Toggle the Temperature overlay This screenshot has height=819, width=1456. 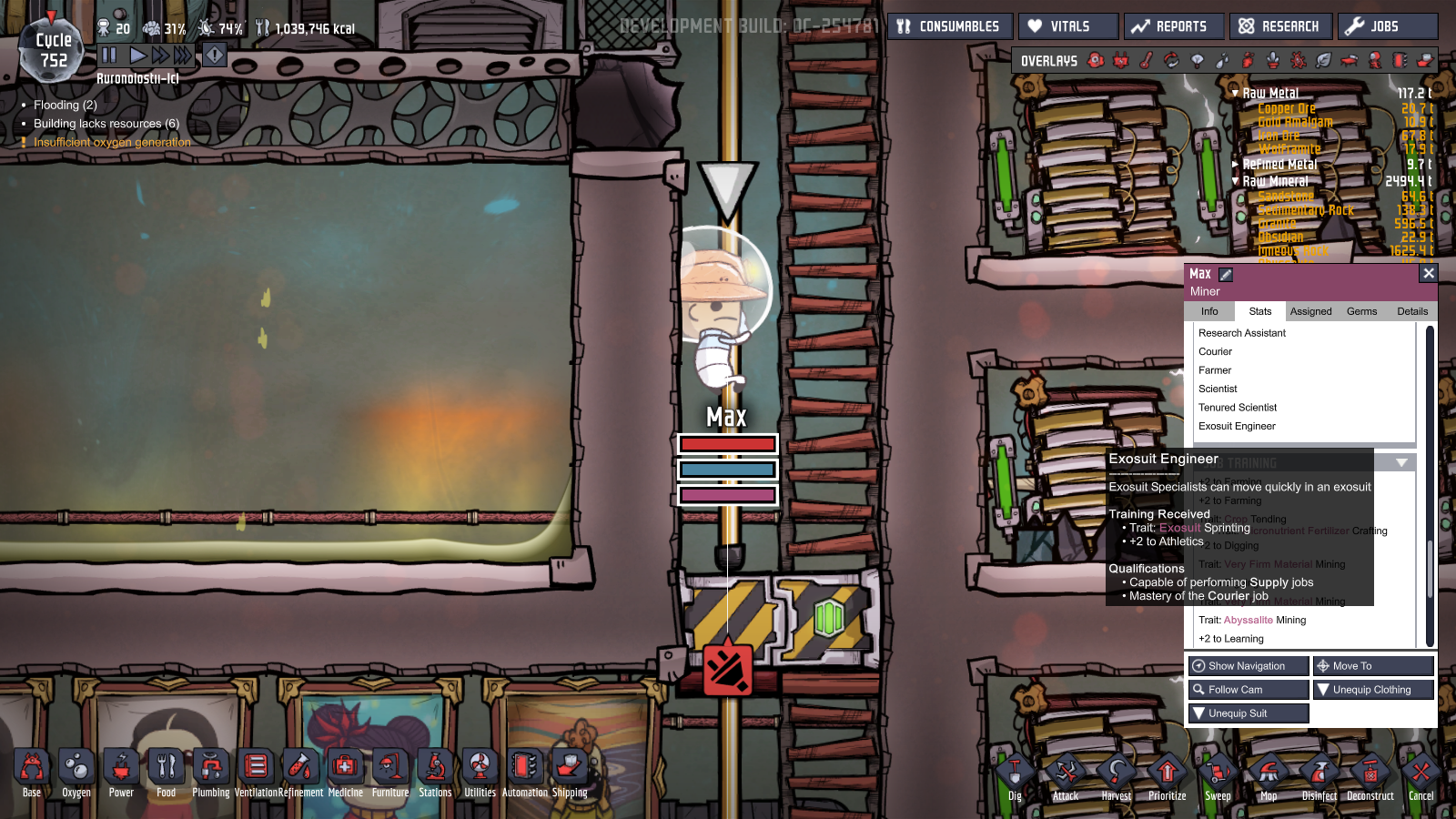[x=1145, y=61]
